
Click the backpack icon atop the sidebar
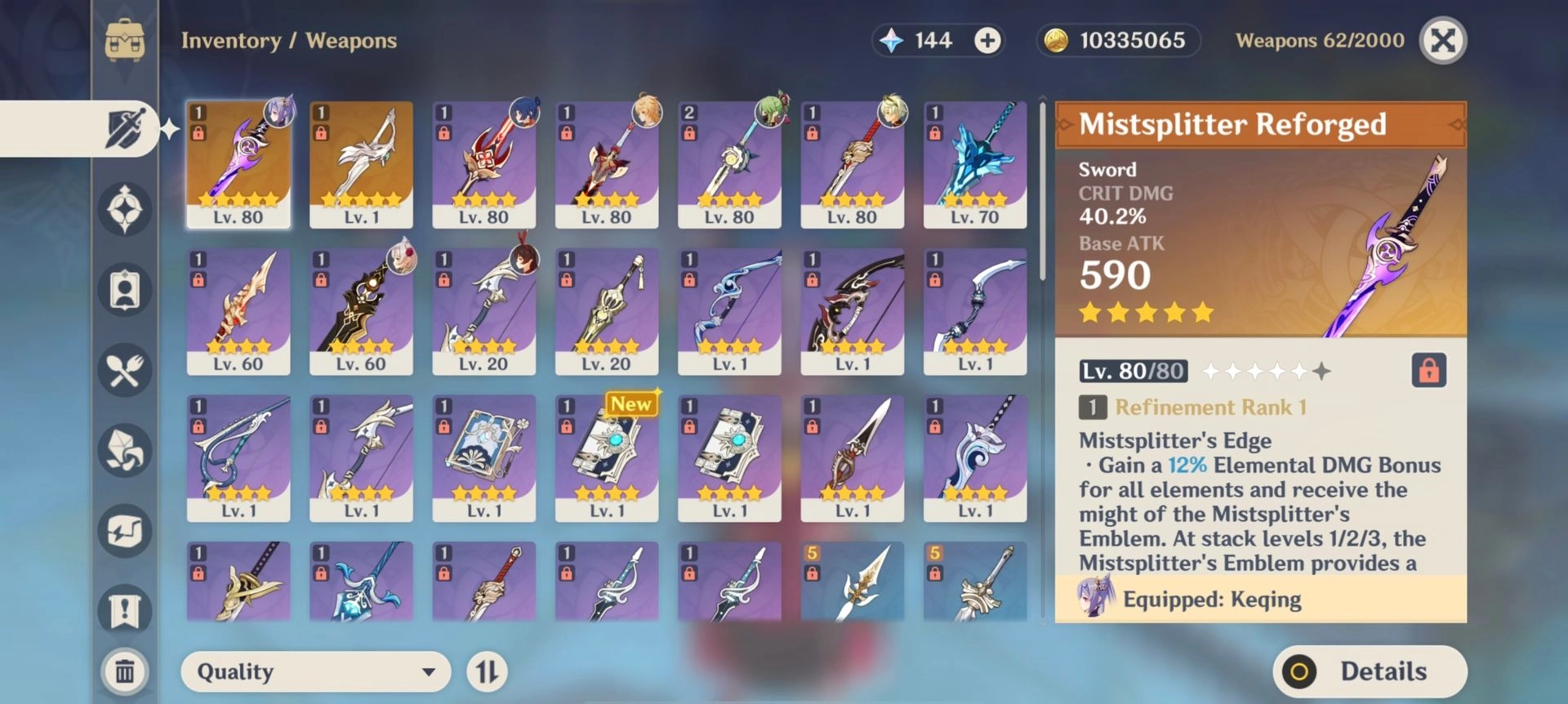(x=124, y=39)
